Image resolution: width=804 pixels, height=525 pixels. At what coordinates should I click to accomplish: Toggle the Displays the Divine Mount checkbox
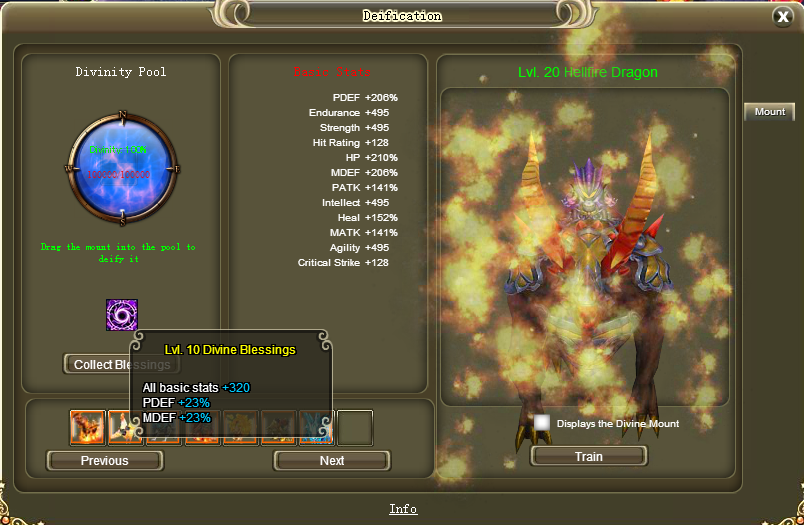[542, 423]
